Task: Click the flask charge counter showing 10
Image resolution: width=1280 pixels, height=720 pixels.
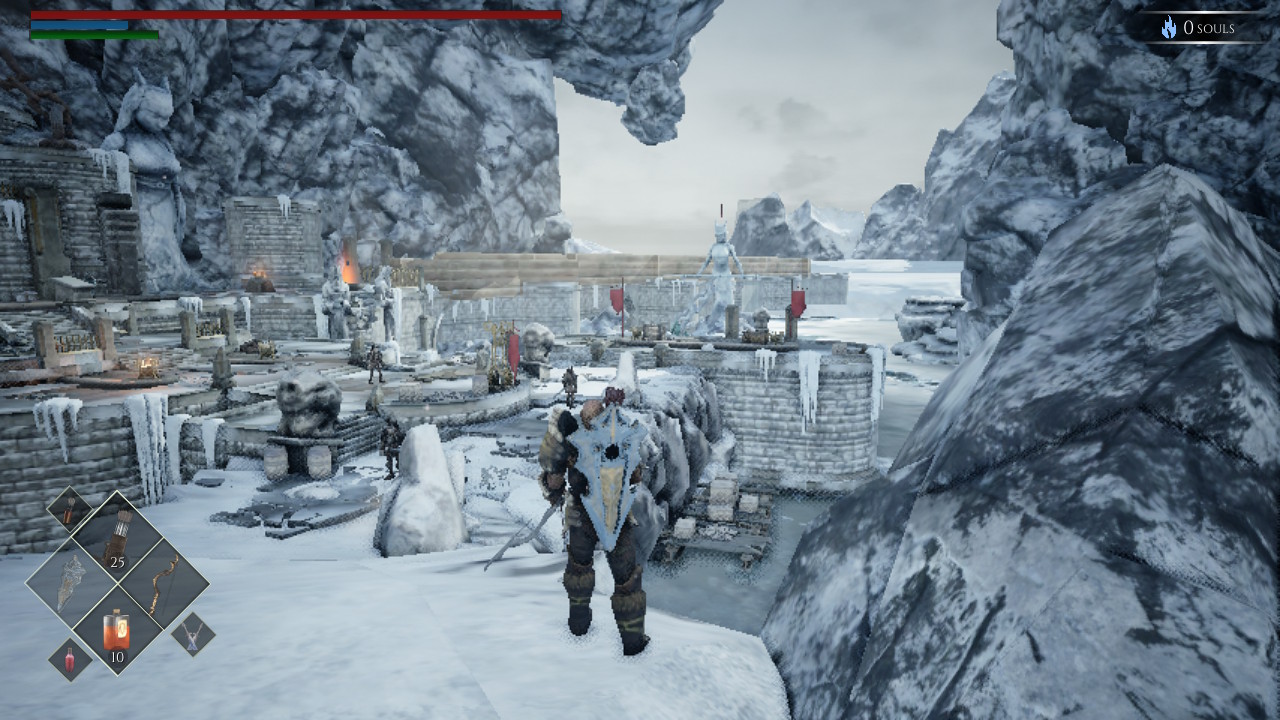Action: pos(117,655)
